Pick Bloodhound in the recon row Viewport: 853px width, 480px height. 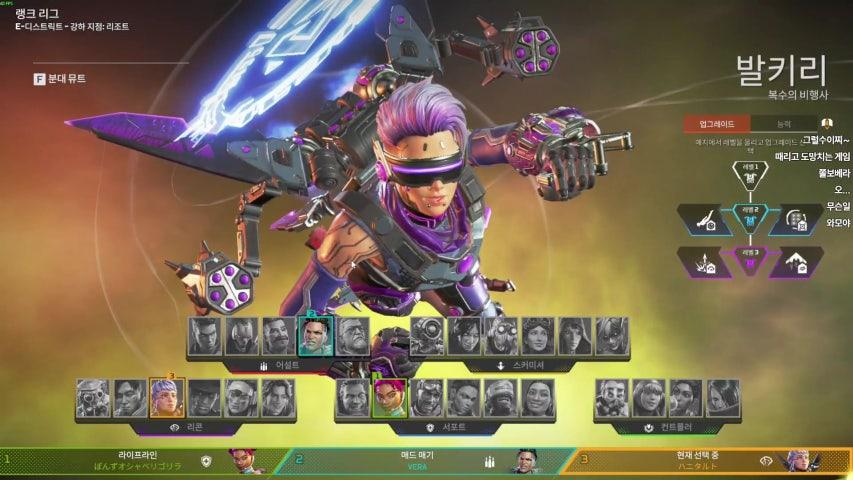(93, 397)
